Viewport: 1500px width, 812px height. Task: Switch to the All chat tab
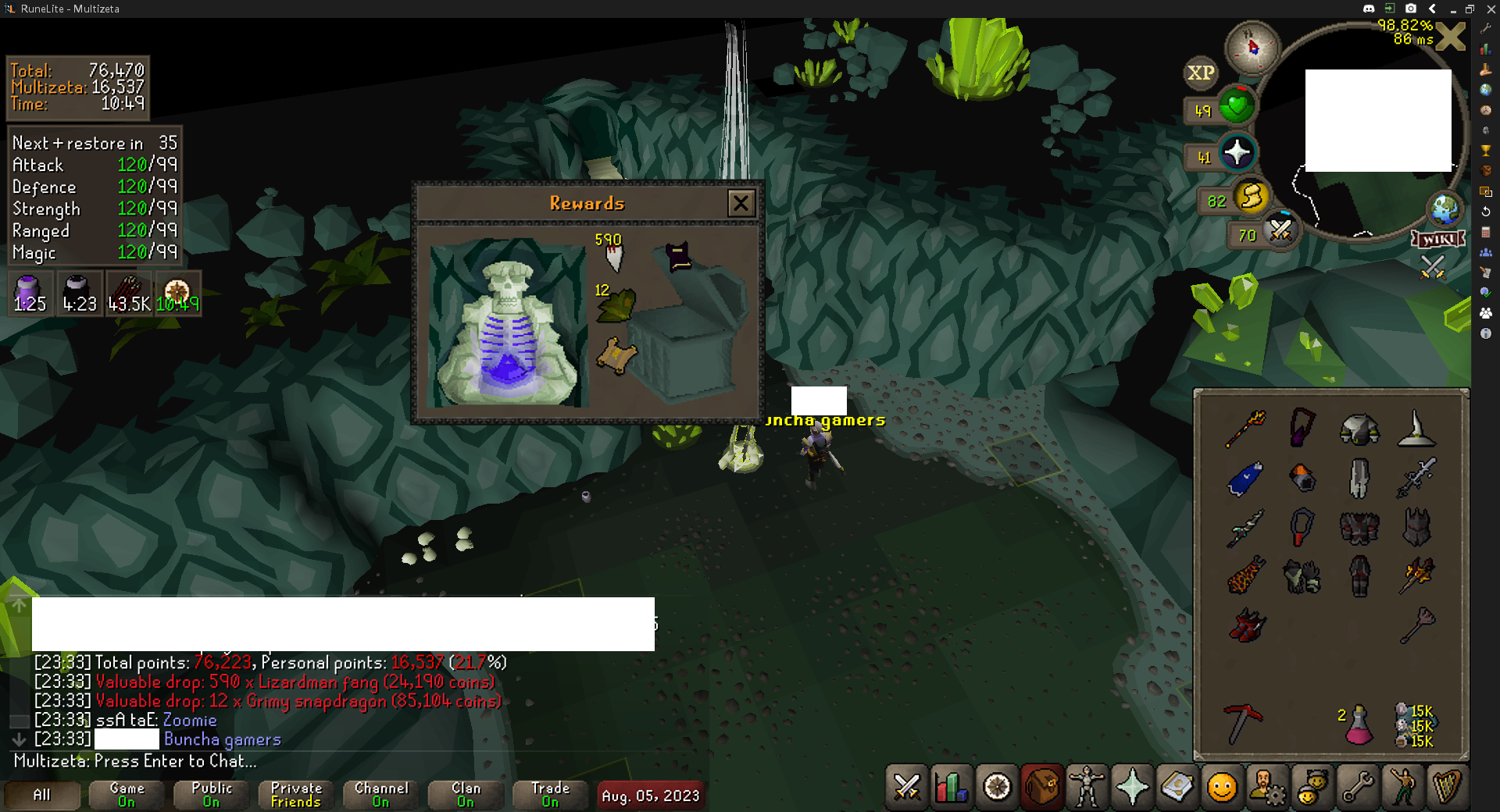[x=42, y=795]
